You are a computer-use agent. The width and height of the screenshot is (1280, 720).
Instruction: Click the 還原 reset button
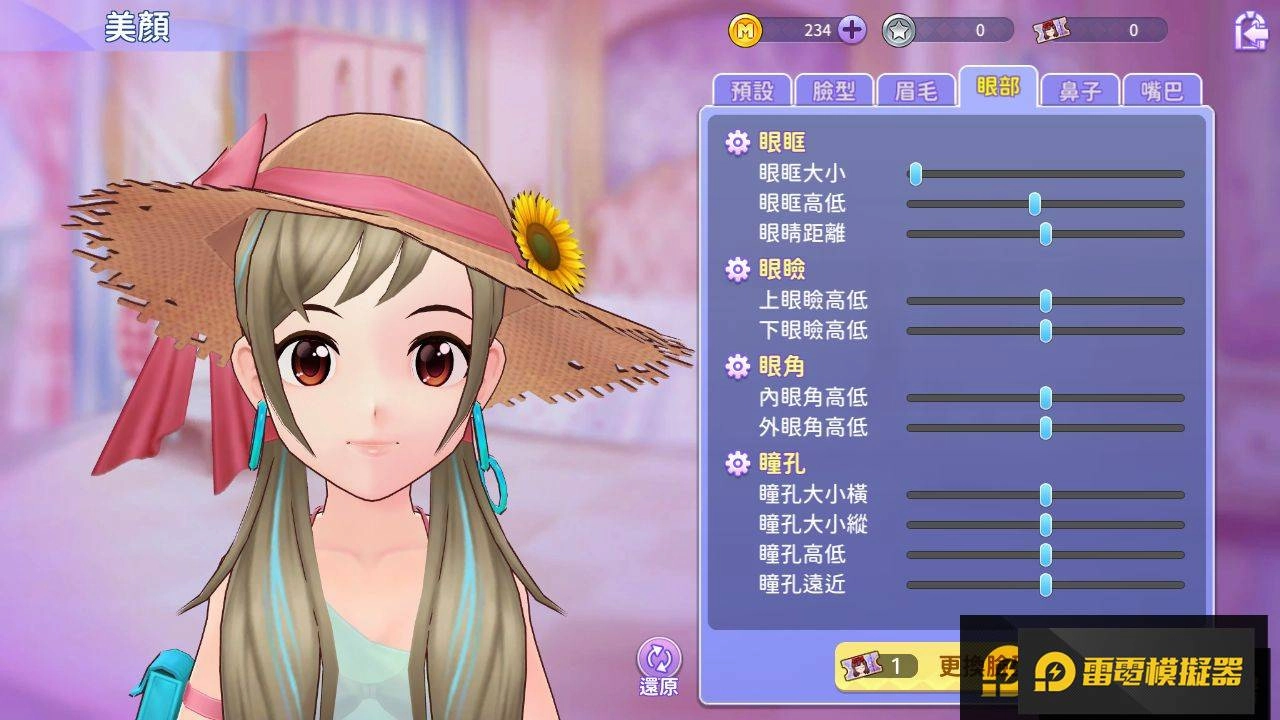[x=659, y=666]
